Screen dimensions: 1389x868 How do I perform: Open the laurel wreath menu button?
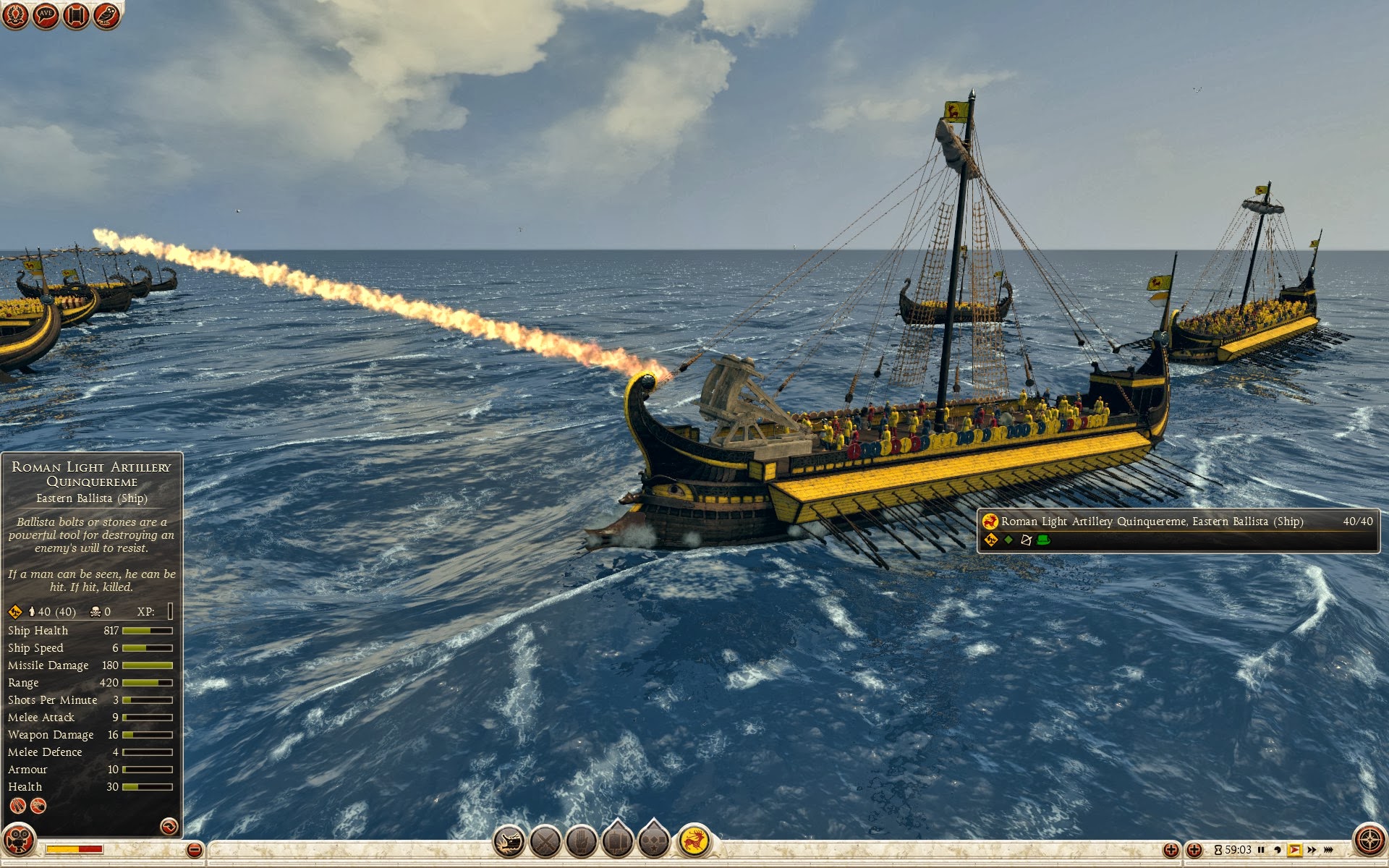pyautogui.click(x=14, y=14)
